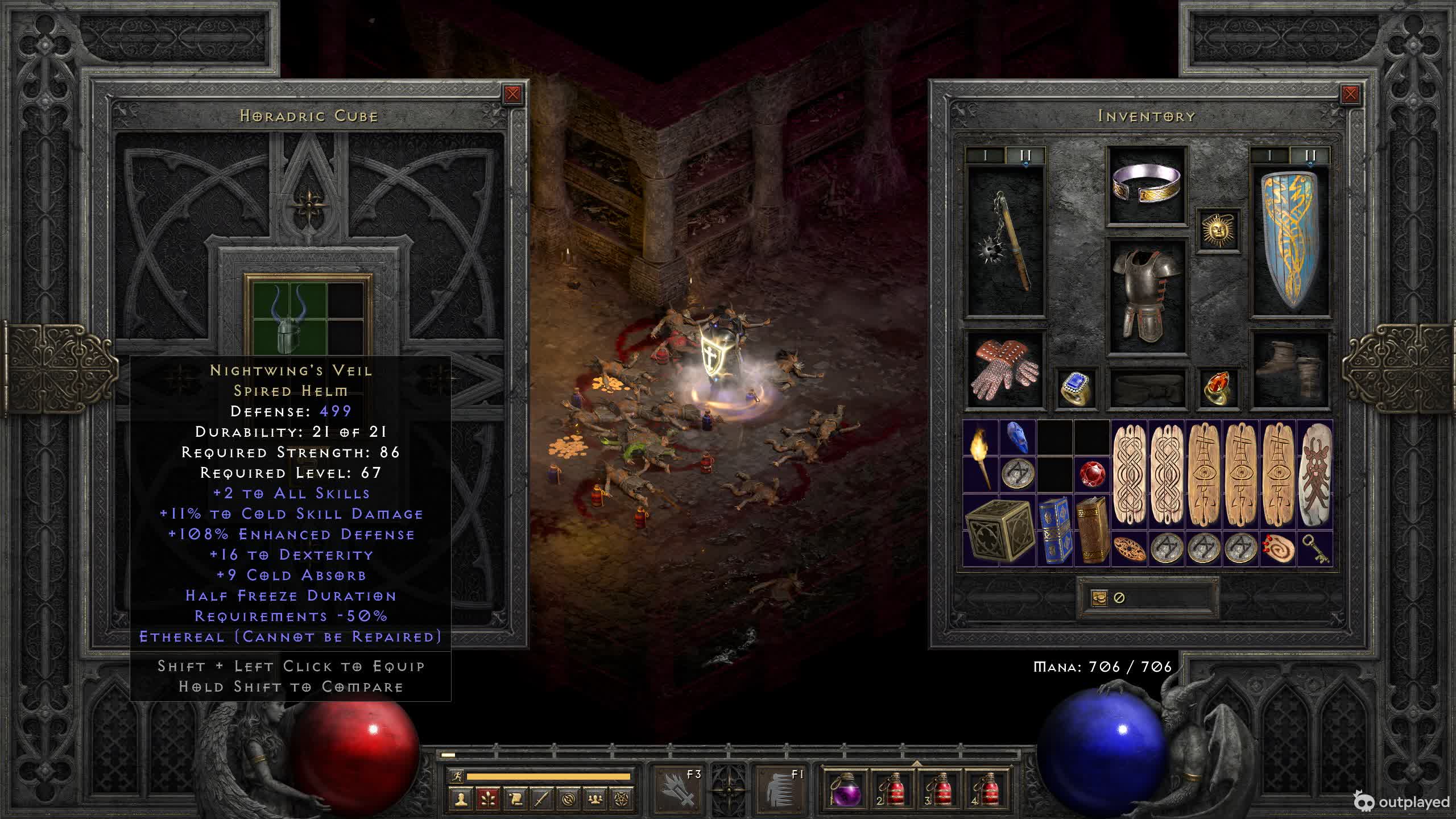Select the equipped plate body armor

click(1147, 295)
